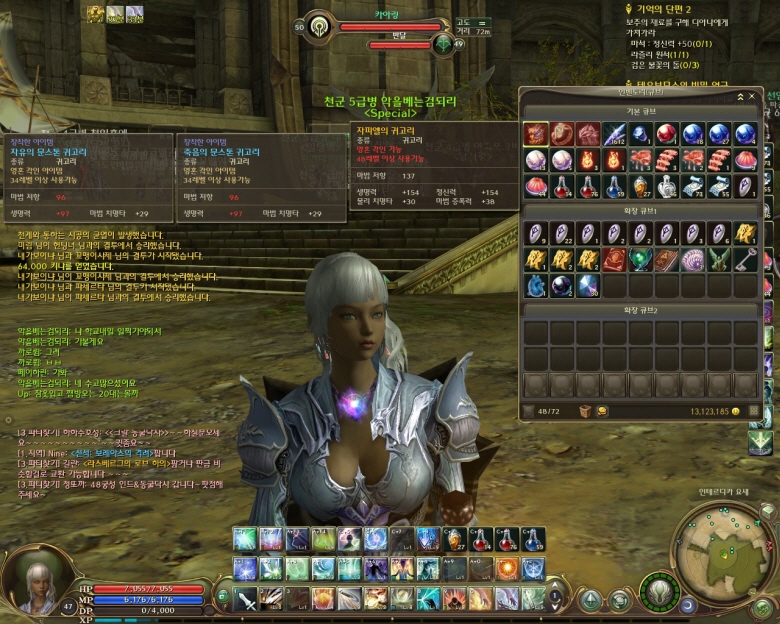Select the white flask stack of 96
Viewport: 780px width, 624px height.
click(x=666, y=186)
